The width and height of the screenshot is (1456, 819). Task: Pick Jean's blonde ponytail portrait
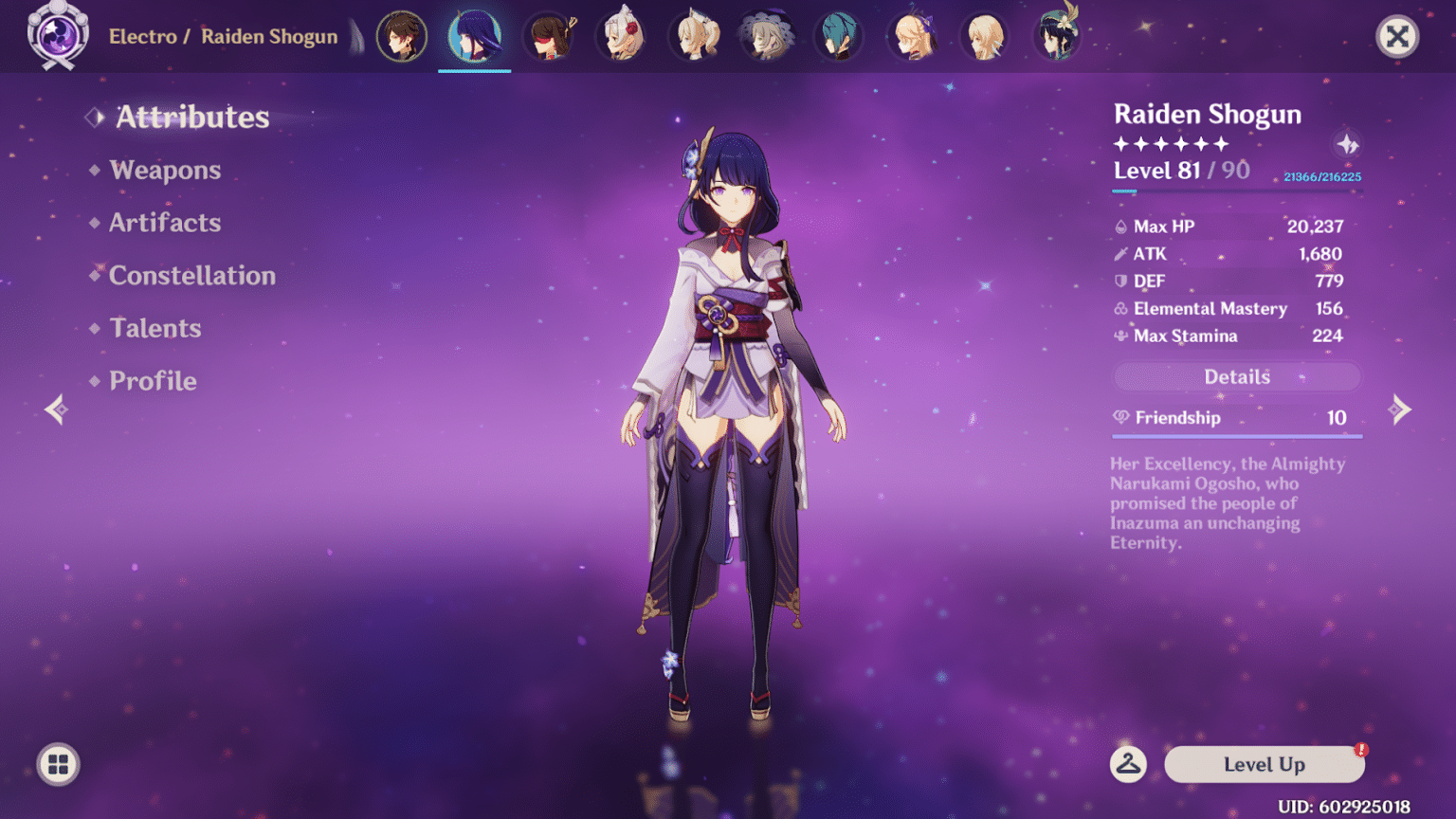click(695, 37)
